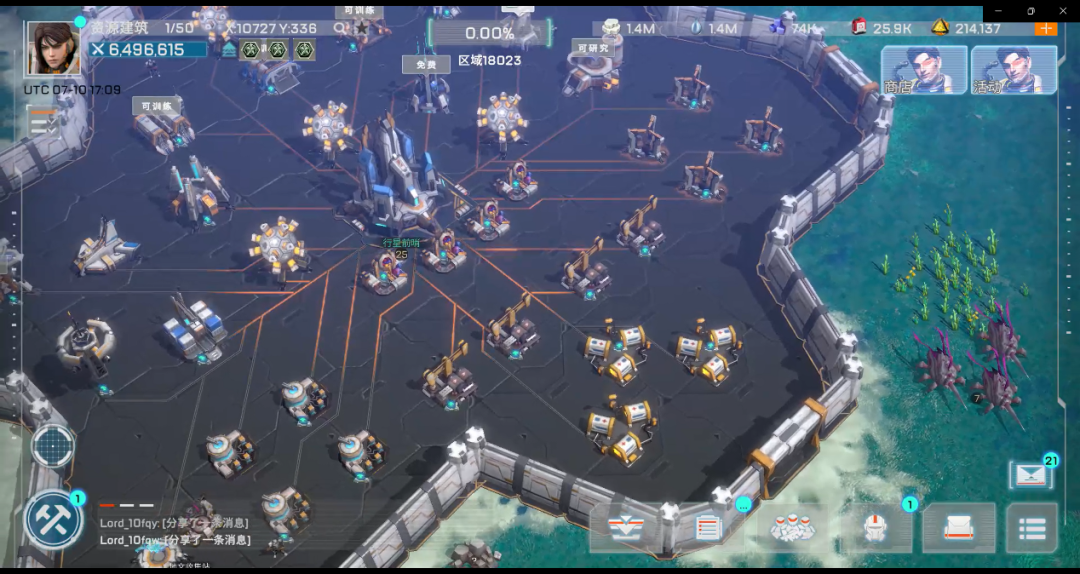Screen dimensions: 1080x574
Task: Open the list menu button
Action: pos(1031,528)
